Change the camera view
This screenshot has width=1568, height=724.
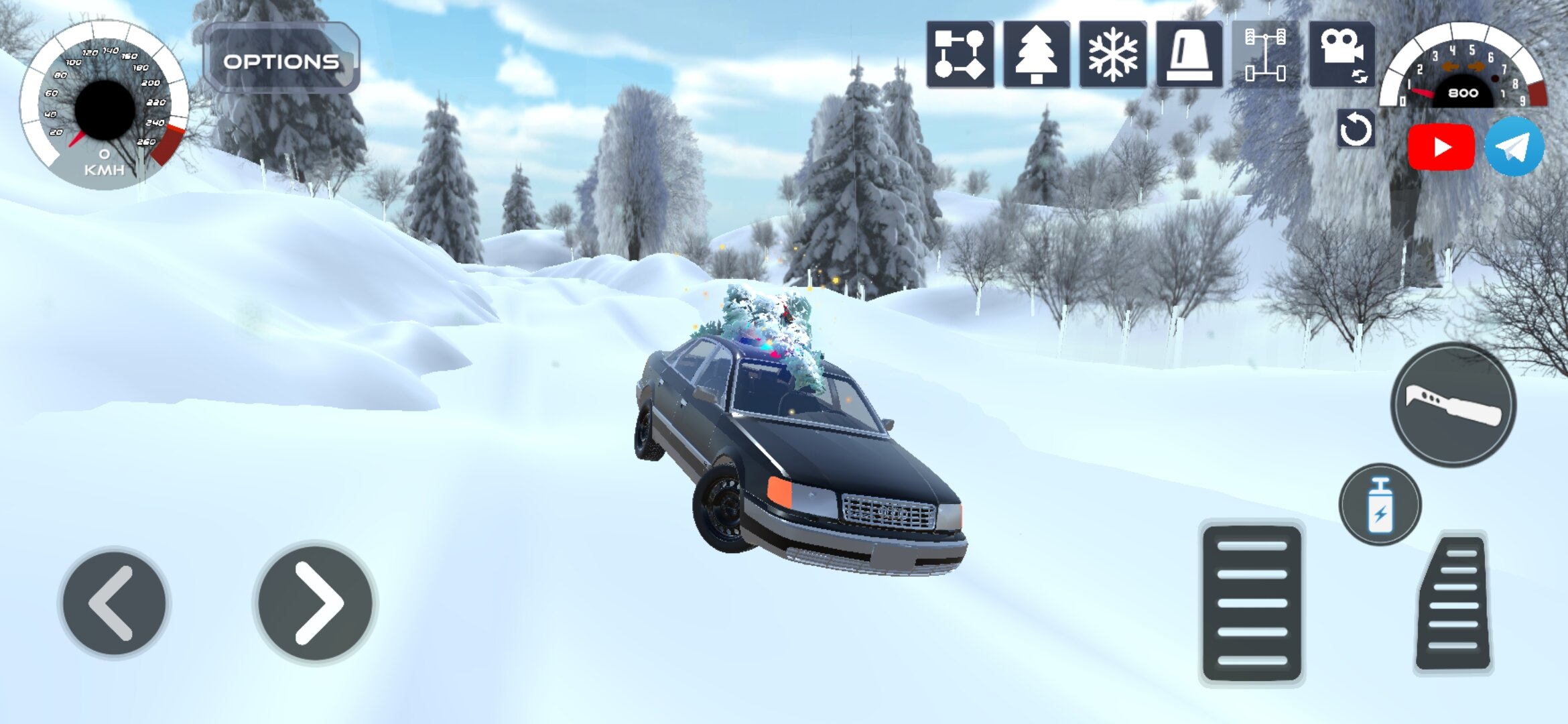coord(1342,54)
